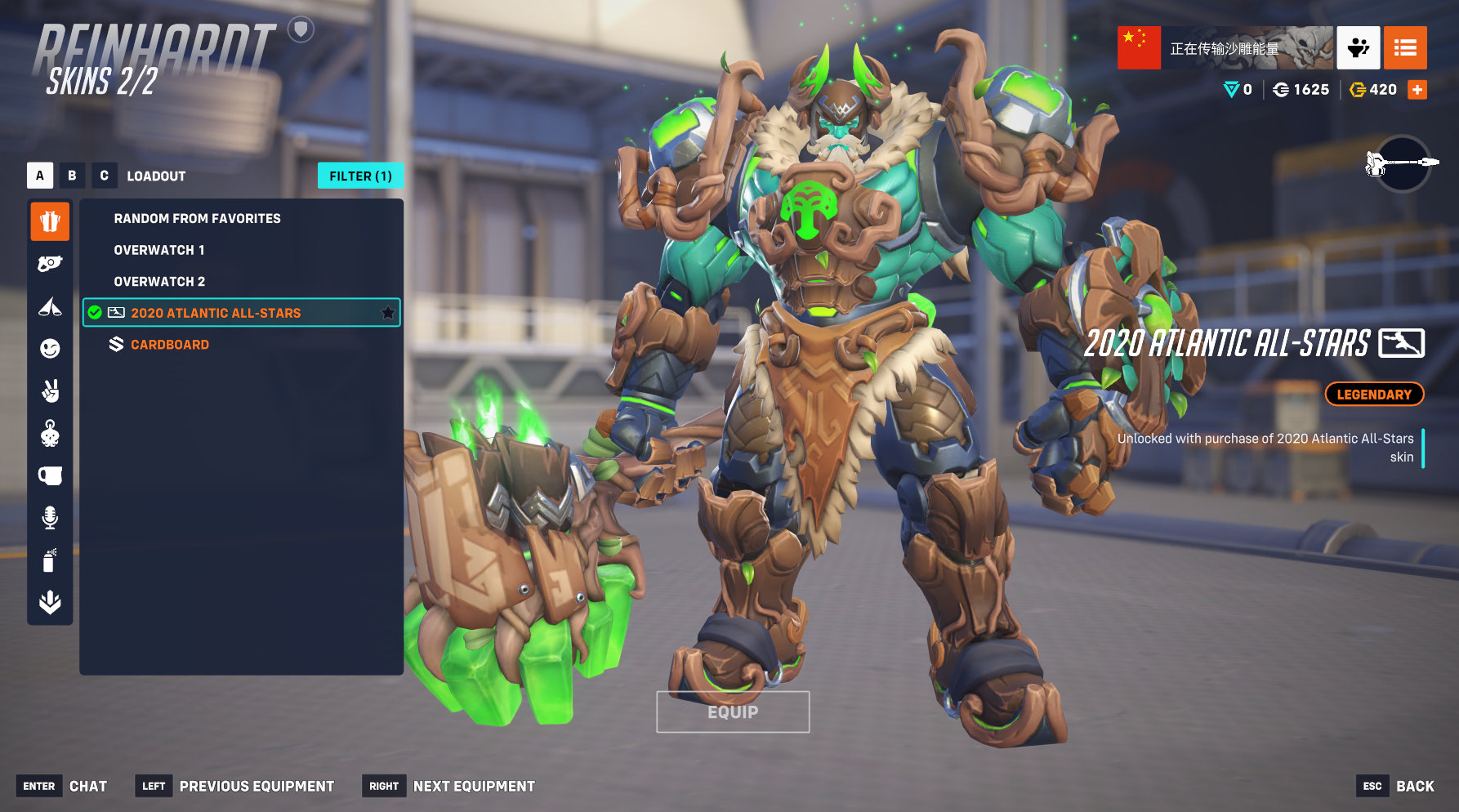This screenshot has height=812, width=1459.
Task: Open the social group menu
Action: tap(1359, 48)
